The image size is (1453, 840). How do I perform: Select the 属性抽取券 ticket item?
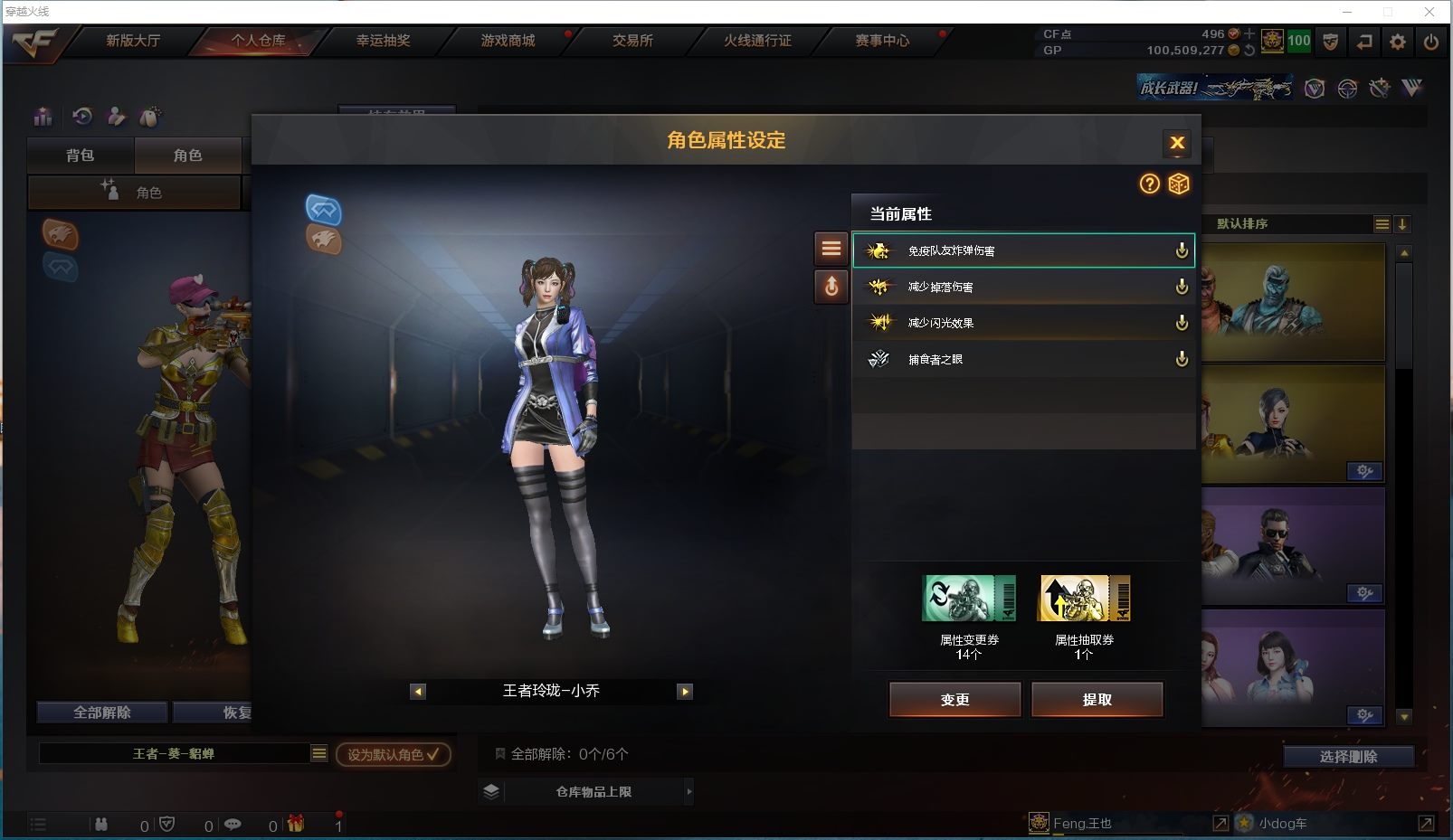coord(1084,599)
